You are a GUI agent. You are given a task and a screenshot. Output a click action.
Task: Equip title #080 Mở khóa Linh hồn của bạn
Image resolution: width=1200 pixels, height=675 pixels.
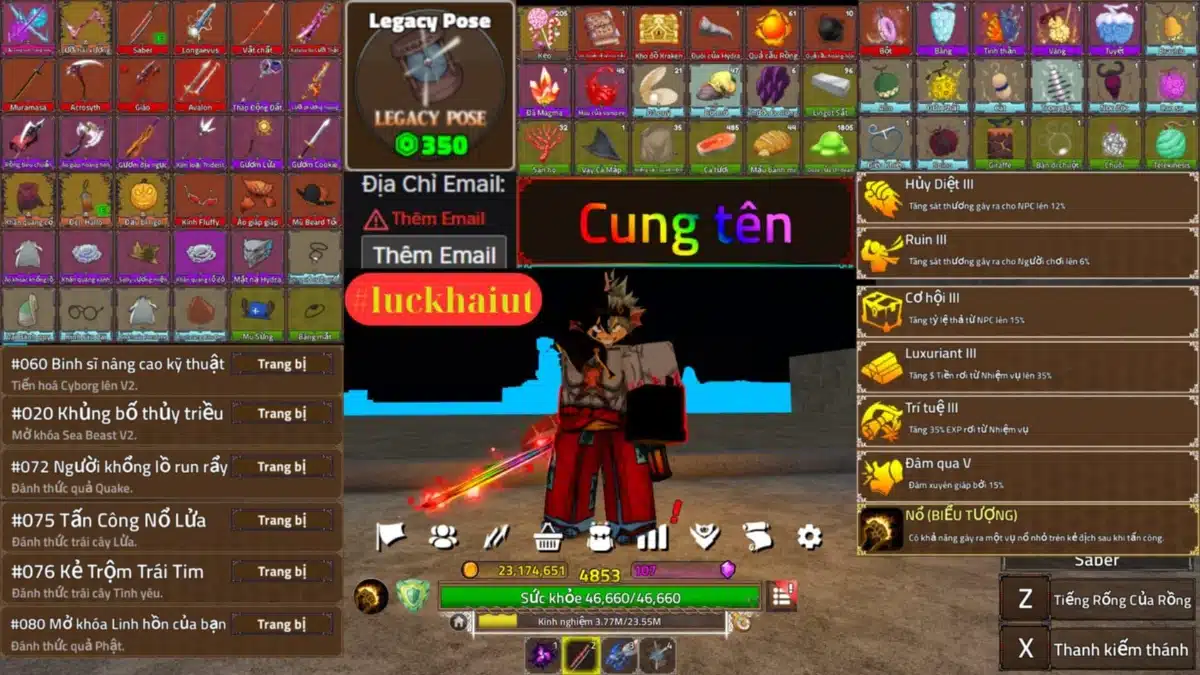(x=282, y=624)
